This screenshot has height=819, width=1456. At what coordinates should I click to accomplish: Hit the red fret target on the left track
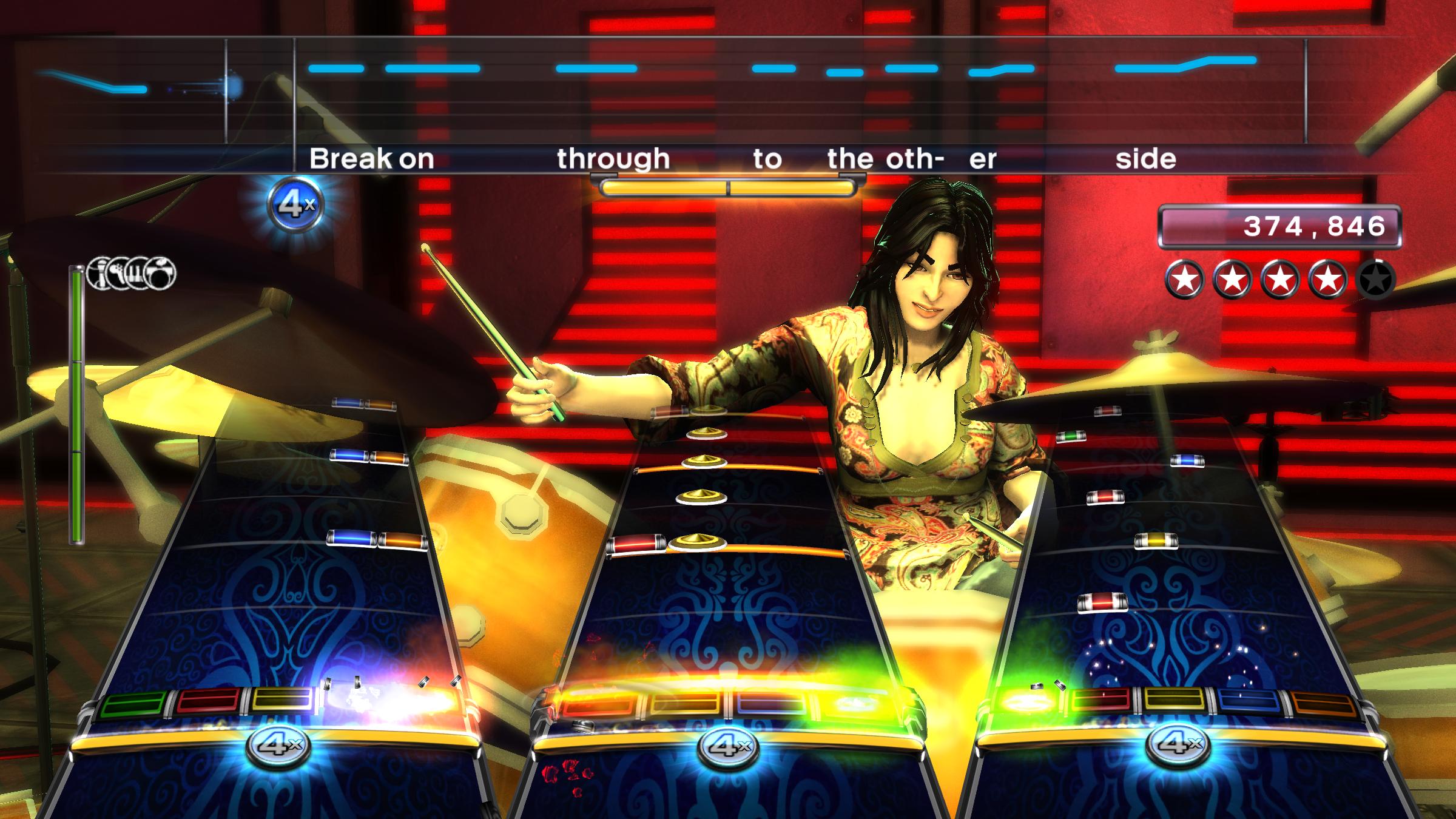208,702
